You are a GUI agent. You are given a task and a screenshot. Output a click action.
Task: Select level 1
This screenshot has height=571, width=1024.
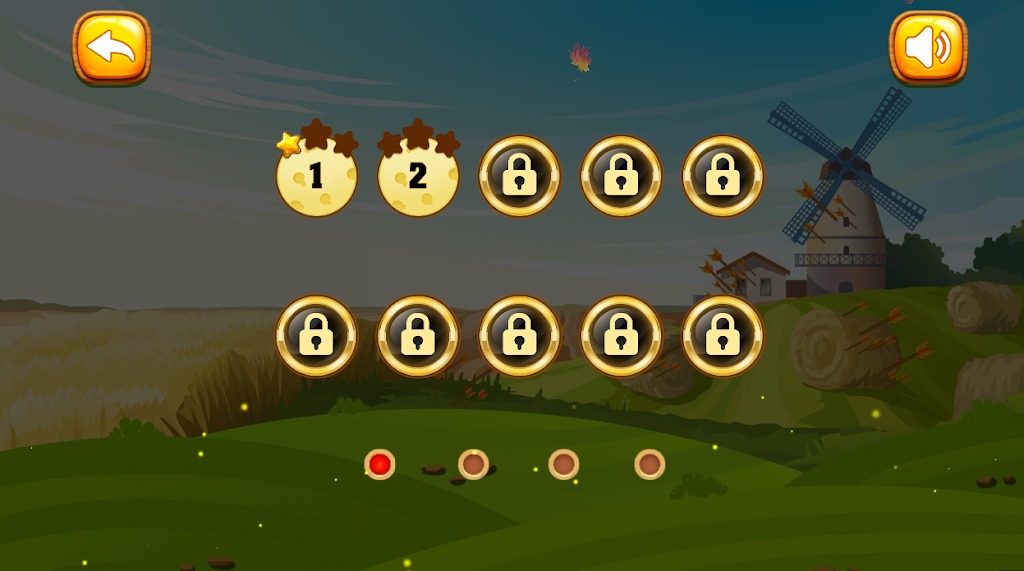[316, 177]
